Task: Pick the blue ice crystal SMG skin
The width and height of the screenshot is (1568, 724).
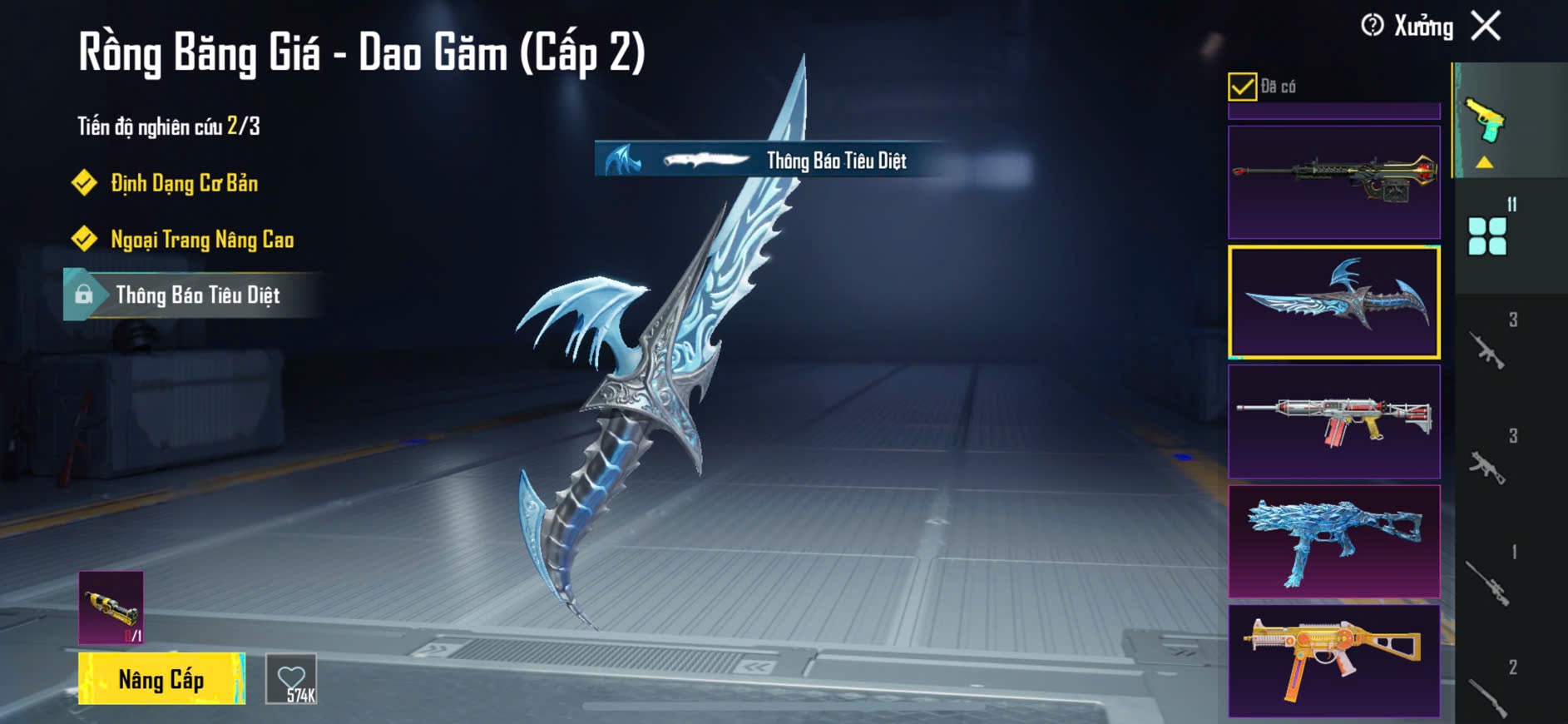Action: 1333,541
